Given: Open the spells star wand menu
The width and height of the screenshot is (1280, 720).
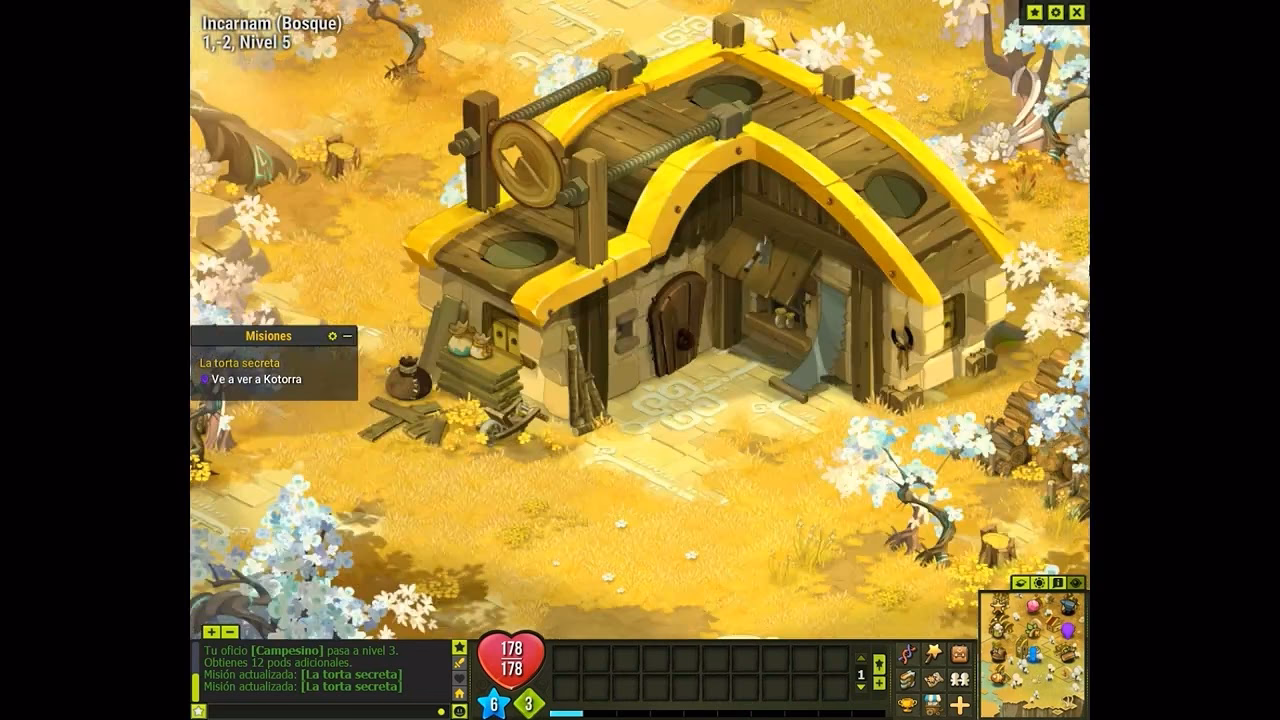Looking at the screenshot, I should [x=933, y=654].
